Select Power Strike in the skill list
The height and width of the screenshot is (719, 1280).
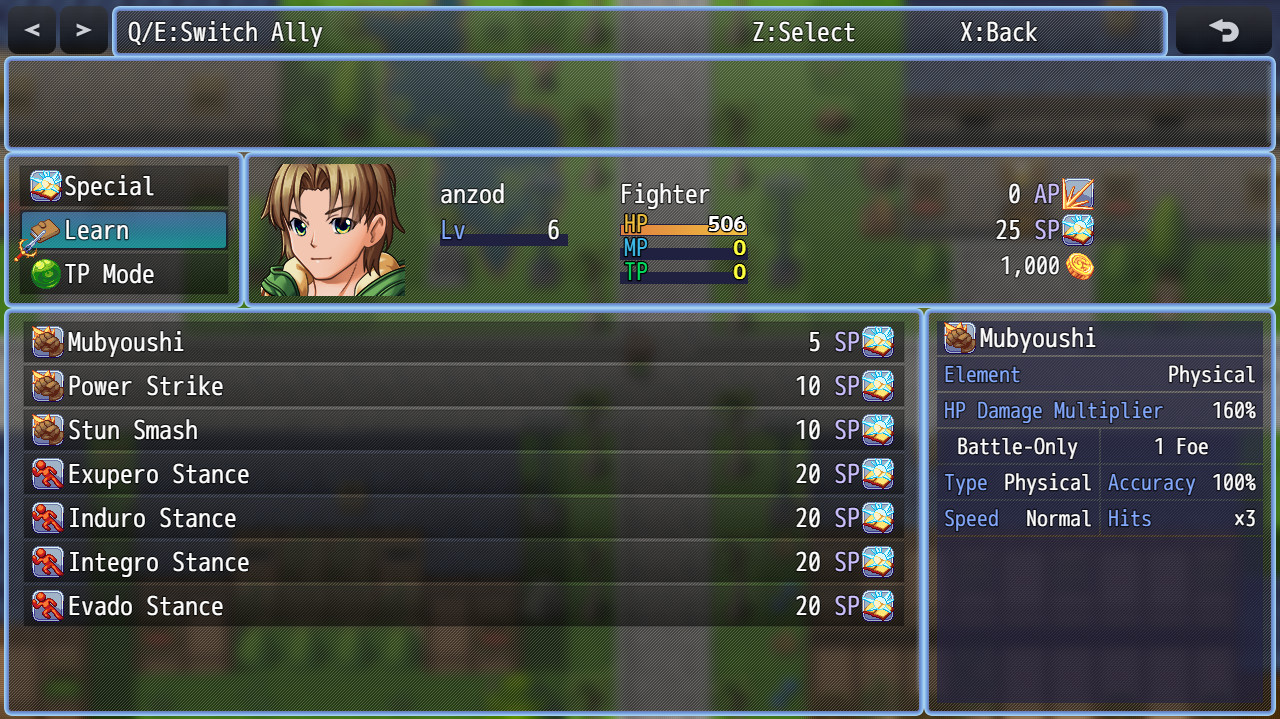(x=463, y=387)
